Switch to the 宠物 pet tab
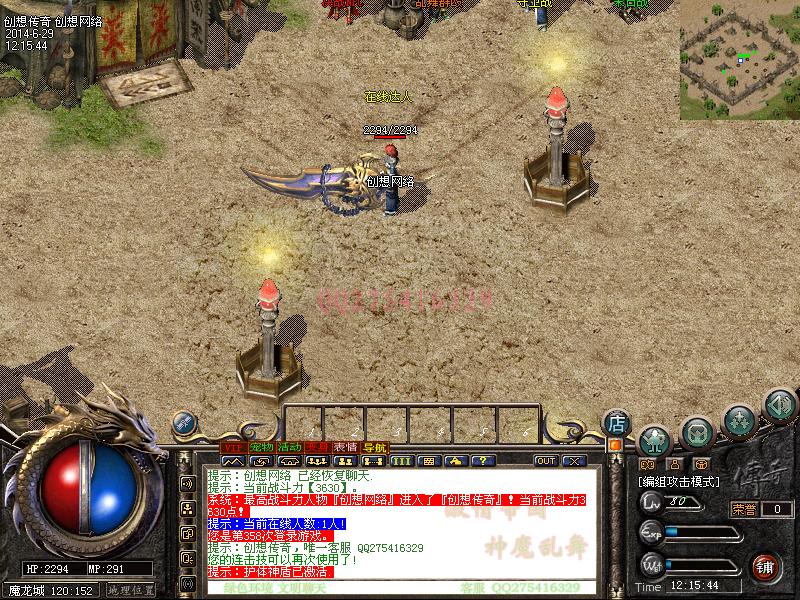800x600 pixels. point(261,446)
